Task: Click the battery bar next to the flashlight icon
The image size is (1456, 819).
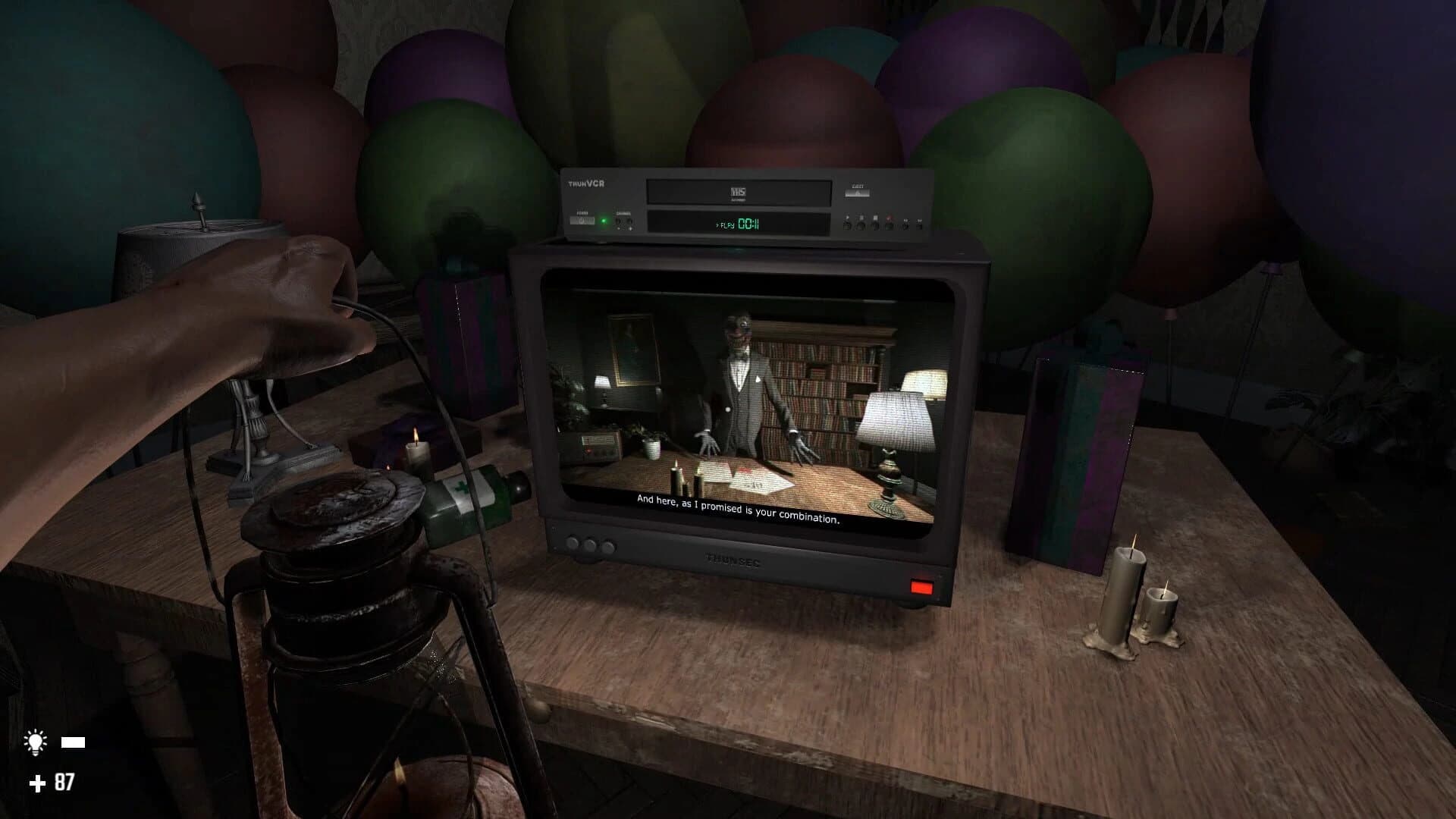Action: pyautogui.click(x=72, y=744)
